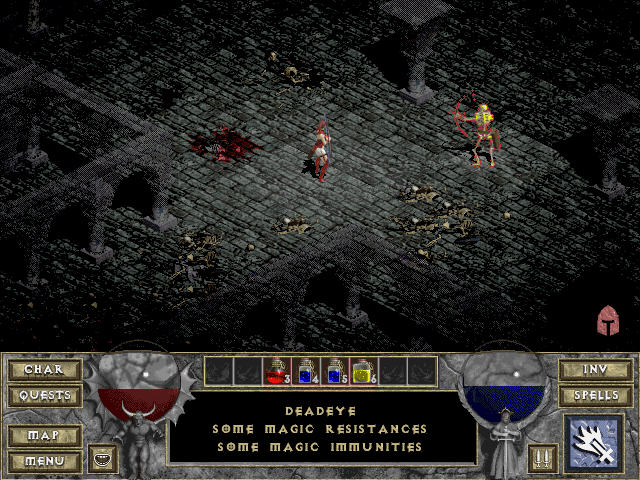Screen dimensions: 640x480
Task: Open the QUESTS log
Action: click(44, 395)
